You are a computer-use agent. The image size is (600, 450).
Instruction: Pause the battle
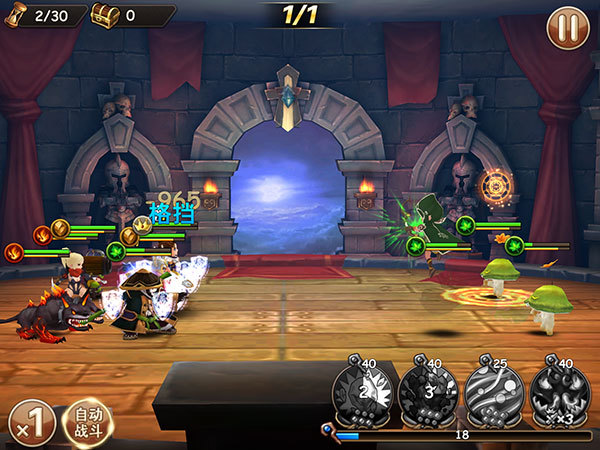pos(567,27)
